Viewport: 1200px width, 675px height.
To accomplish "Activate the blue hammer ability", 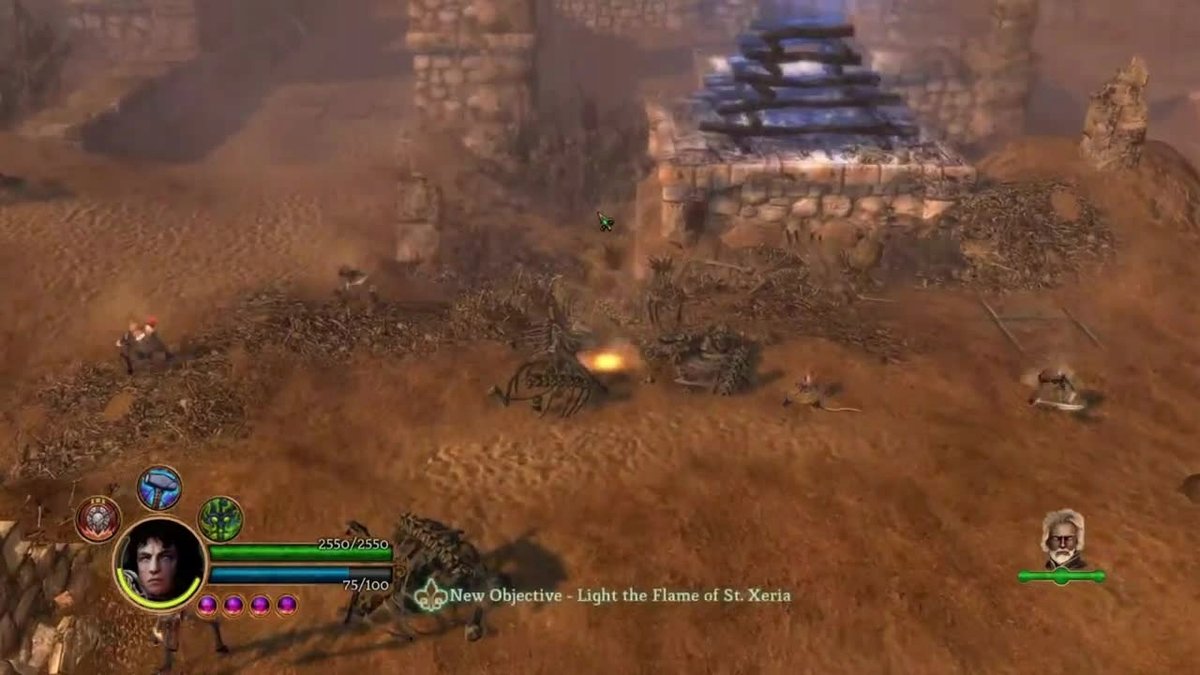I will [x=159, y=488].
